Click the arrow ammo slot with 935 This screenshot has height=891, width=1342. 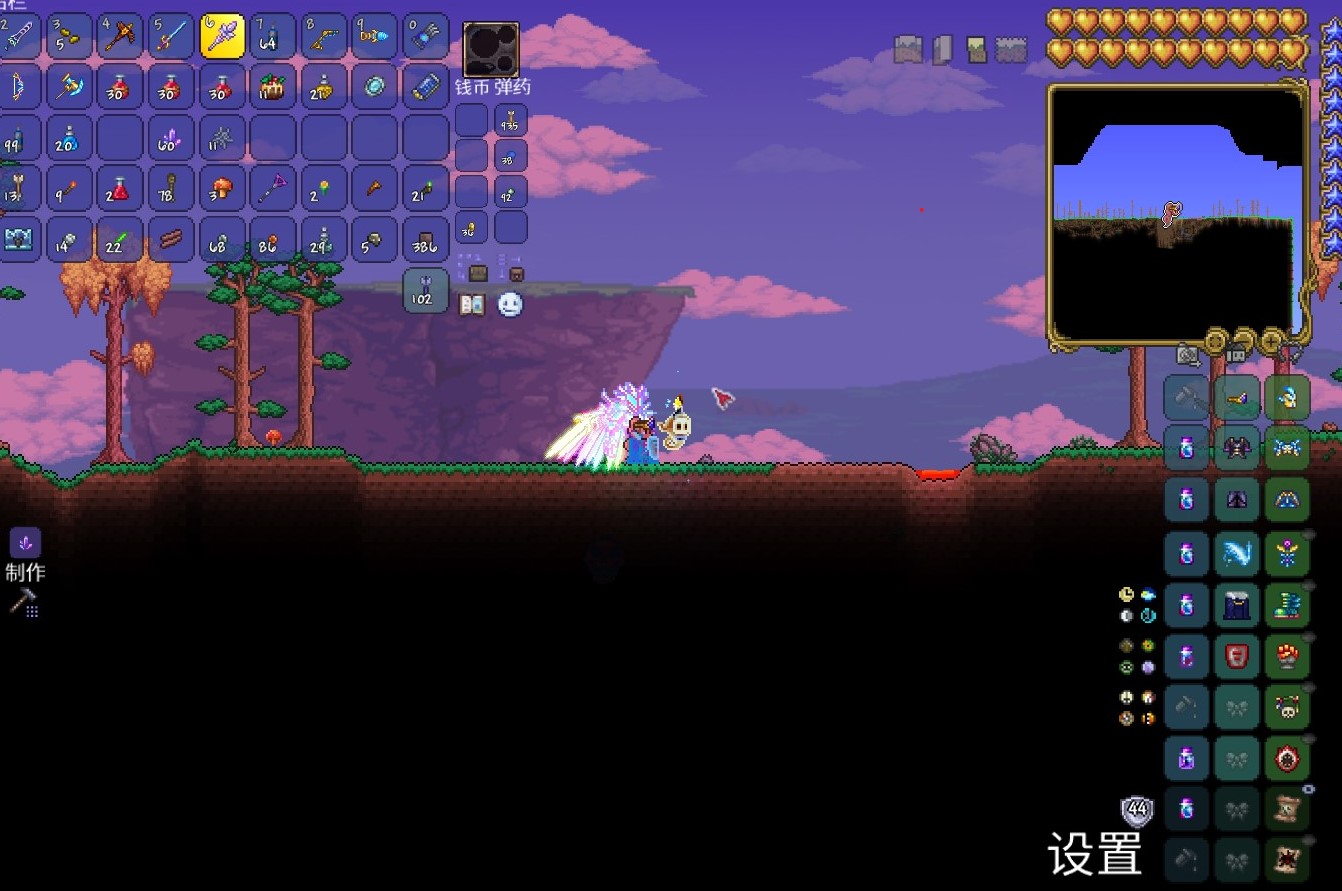point(511,121)
